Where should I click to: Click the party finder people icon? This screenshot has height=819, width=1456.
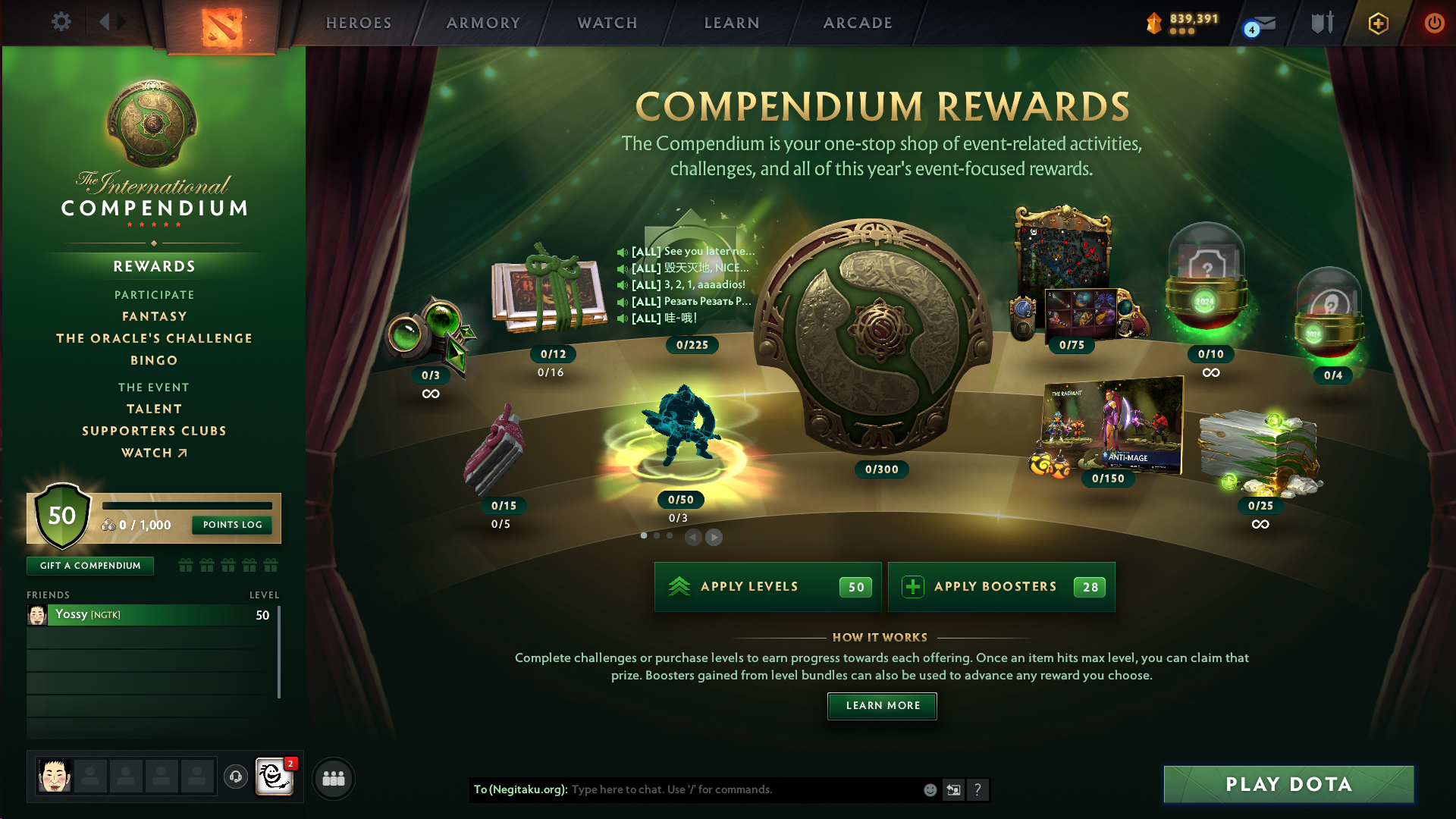pos(334,778)
